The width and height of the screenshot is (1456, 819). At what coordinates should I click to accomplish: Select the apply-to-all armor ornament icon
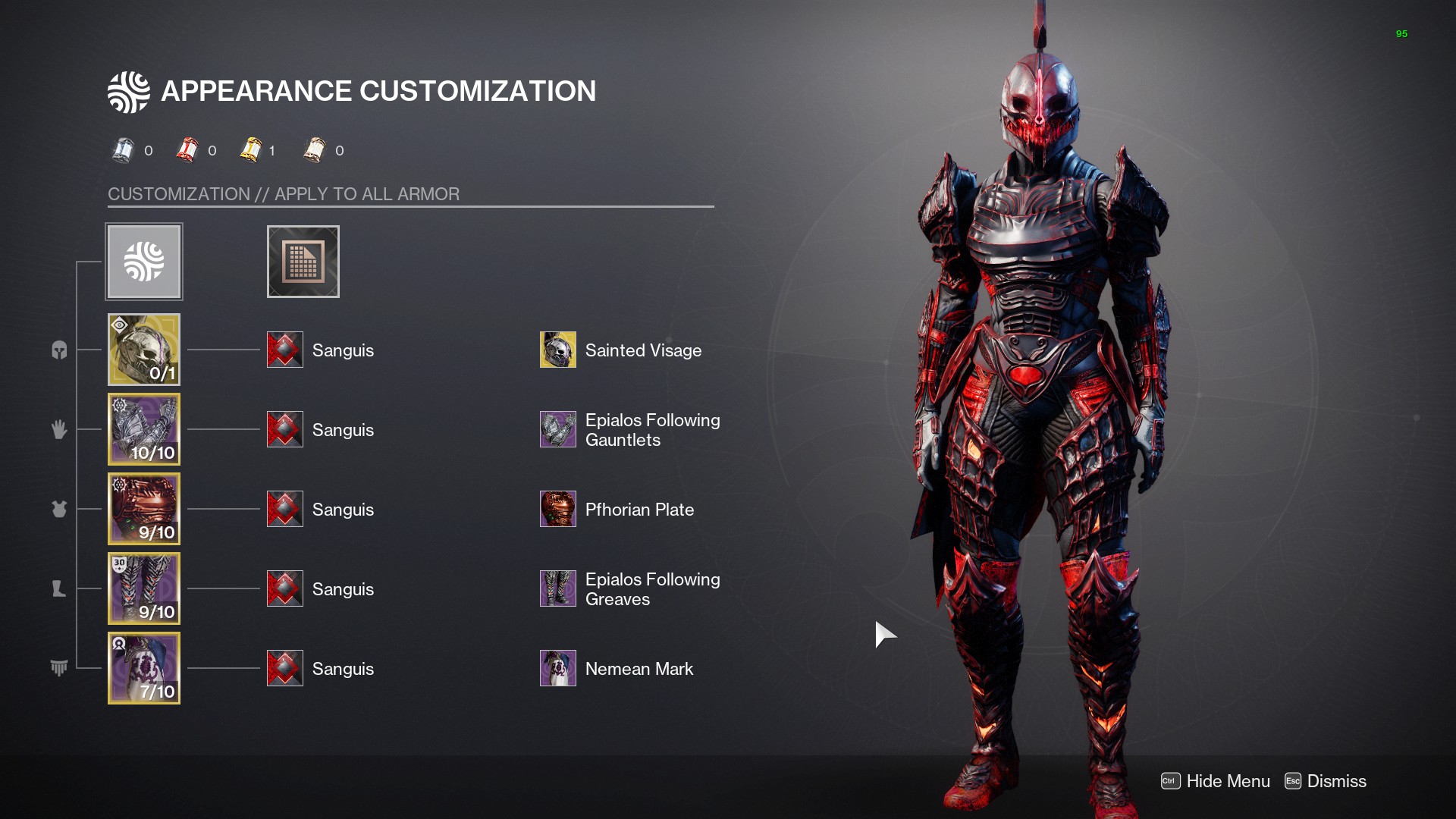point(144,262)
